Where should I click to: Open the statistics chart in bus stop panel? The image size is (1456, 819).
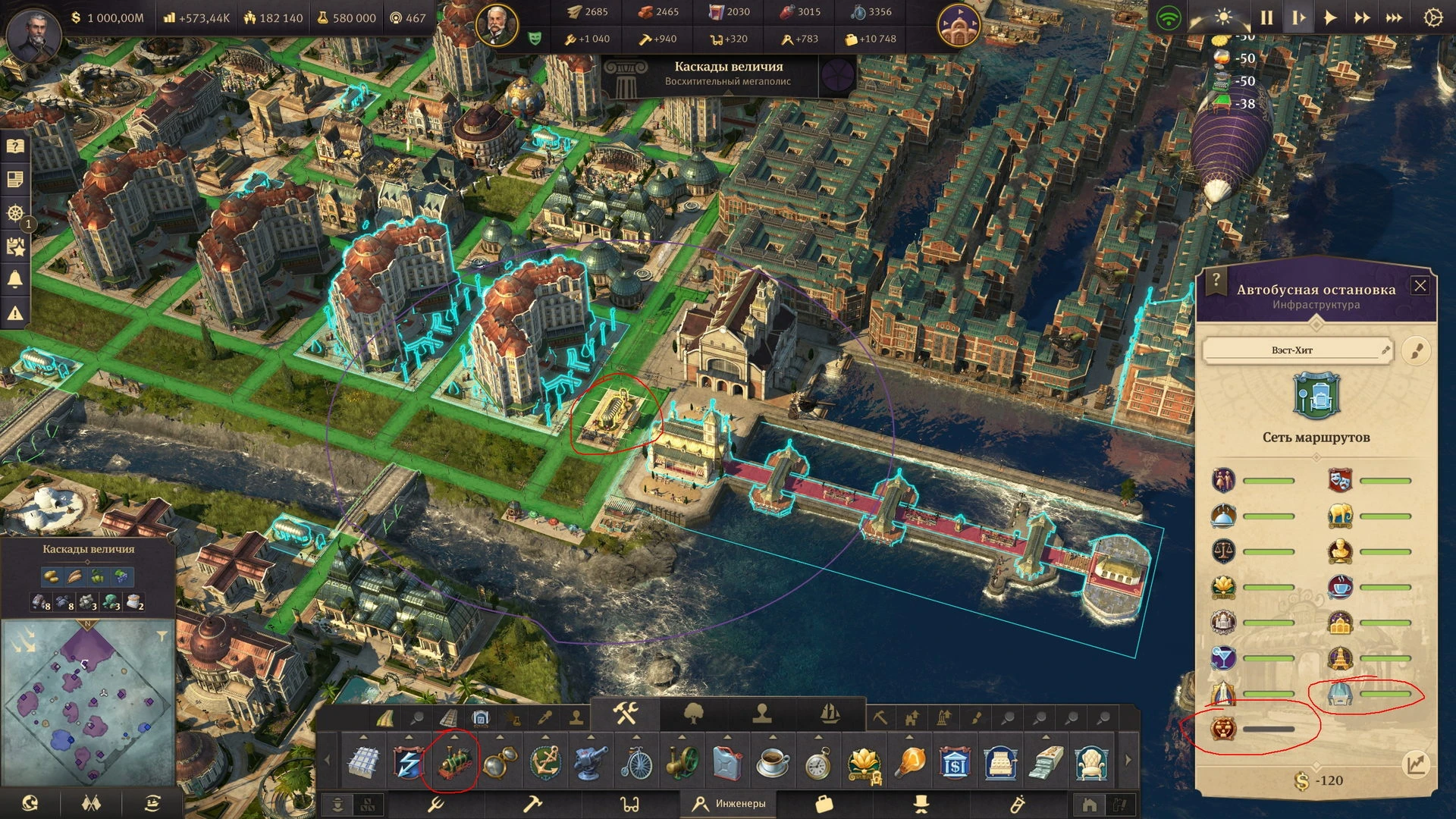[x=1415, y=764]
